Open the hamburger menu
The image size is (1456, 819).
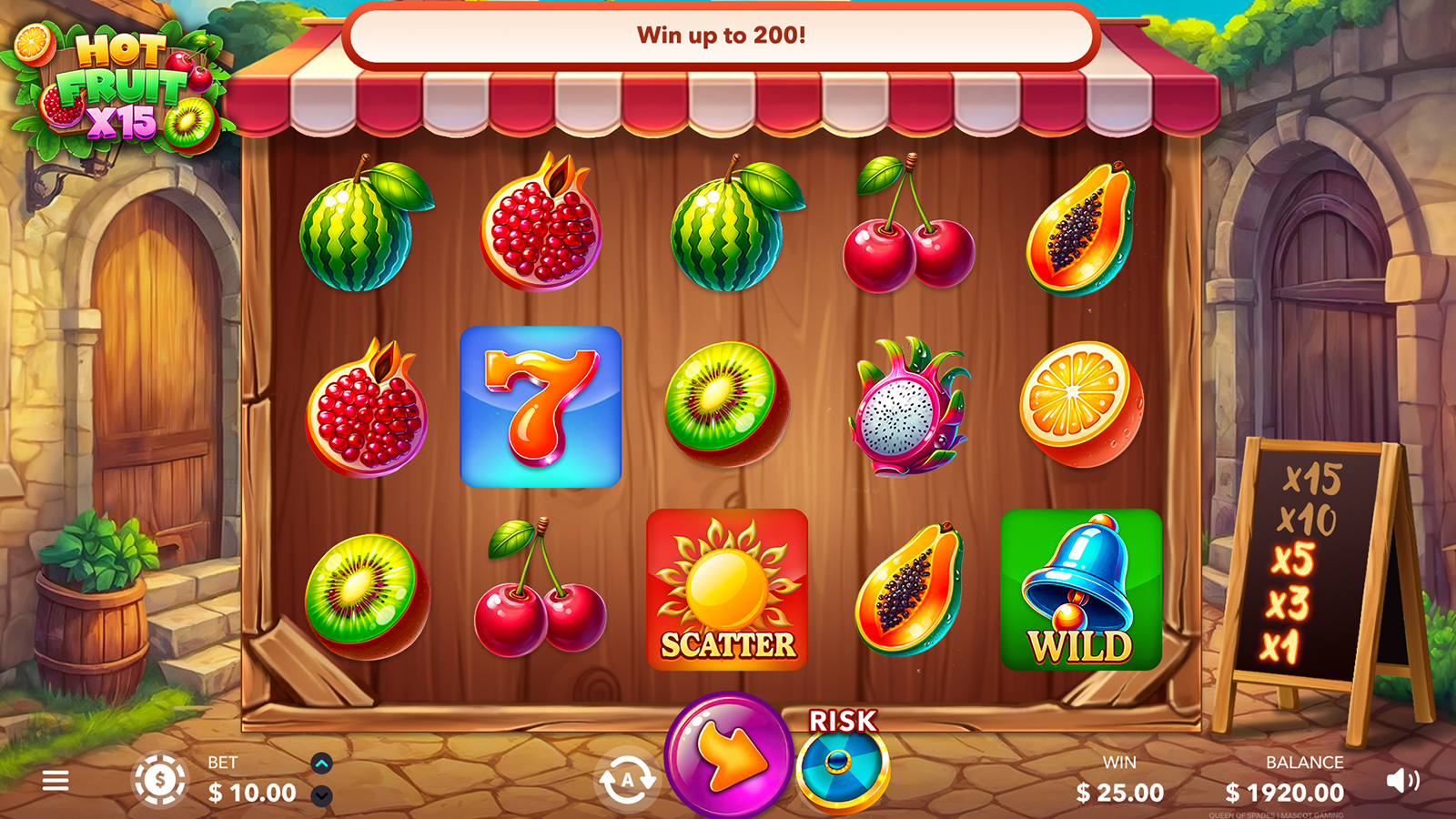[x=56, y=781]
